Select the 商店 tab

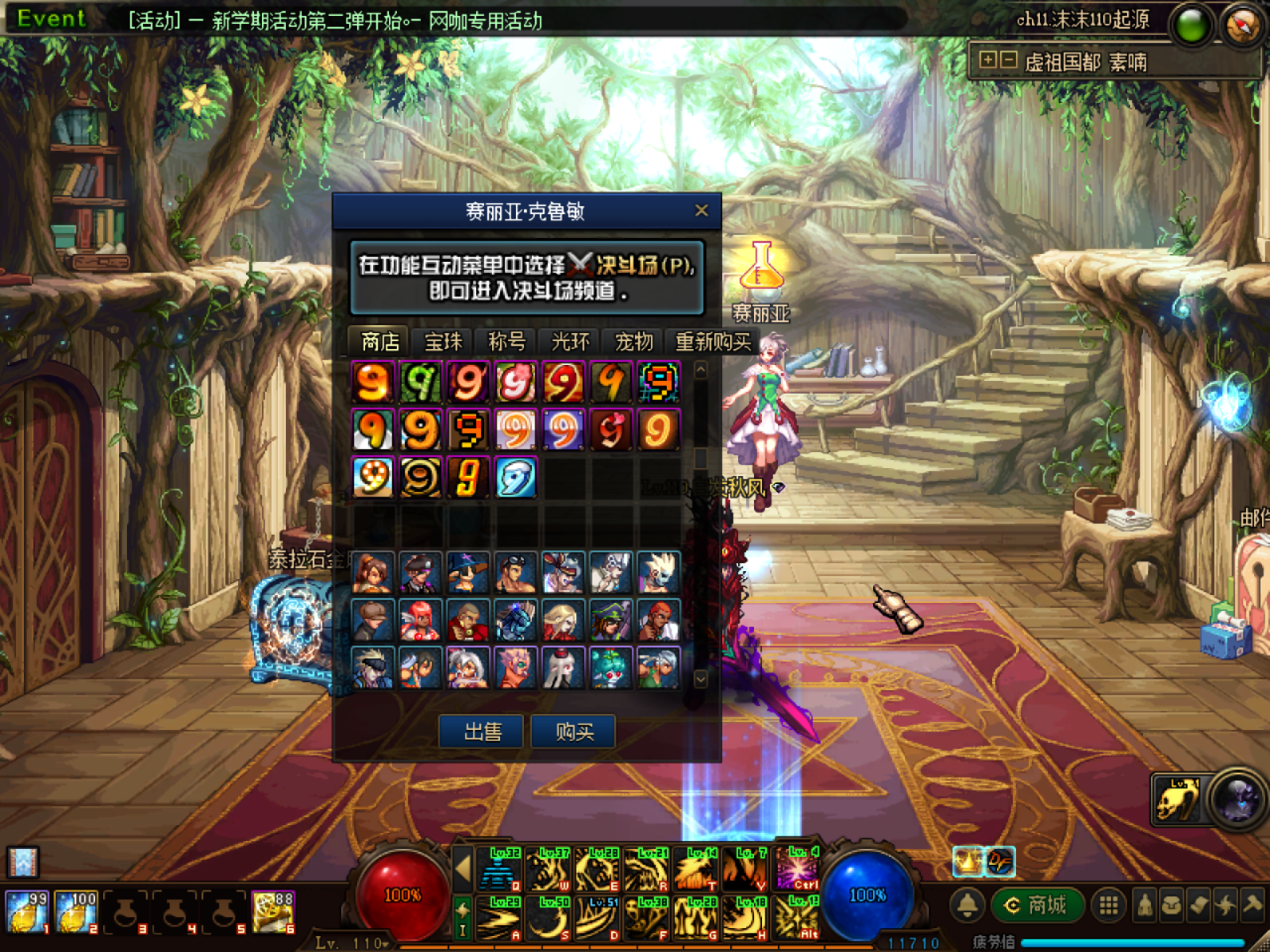coord(379,342)
